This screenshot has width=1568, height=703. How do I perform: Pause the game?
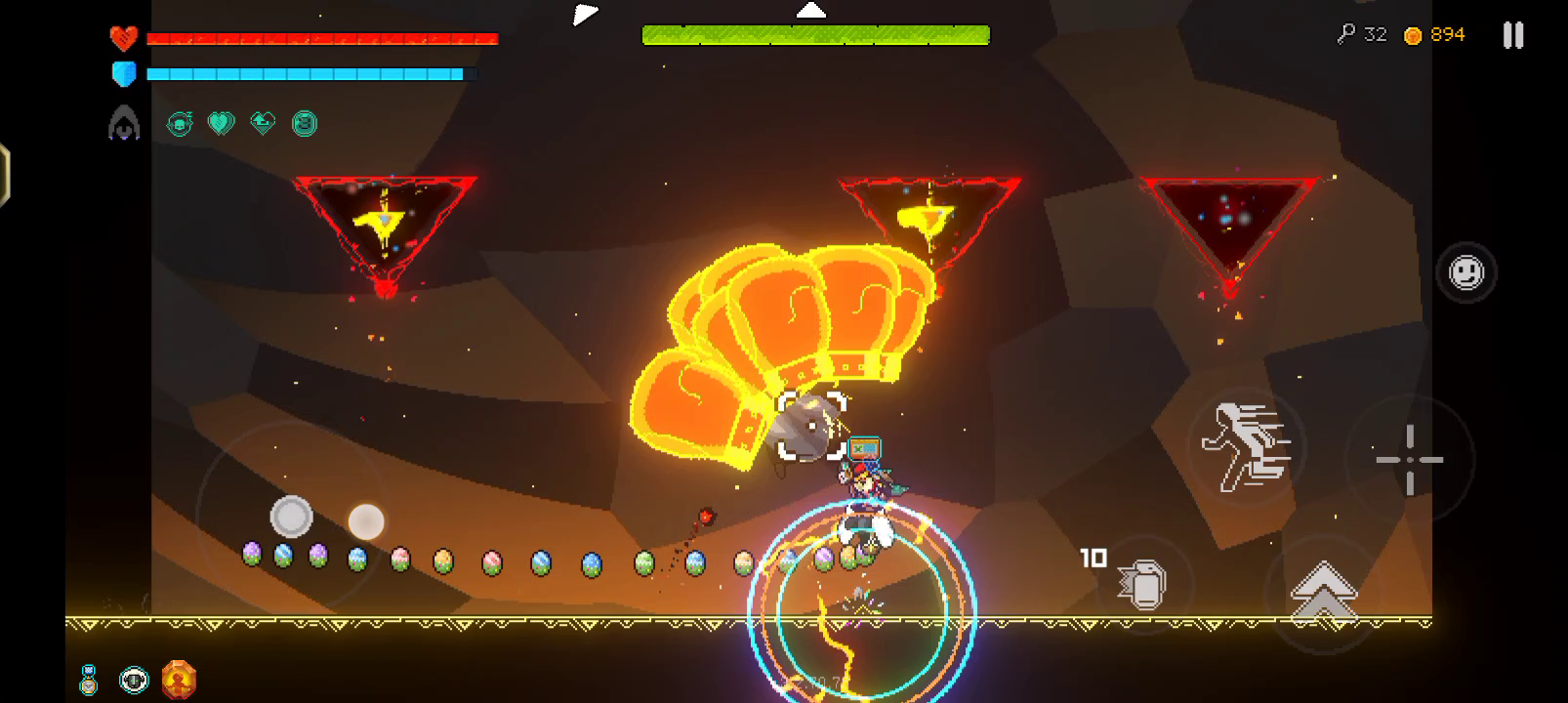point(1512,36)
